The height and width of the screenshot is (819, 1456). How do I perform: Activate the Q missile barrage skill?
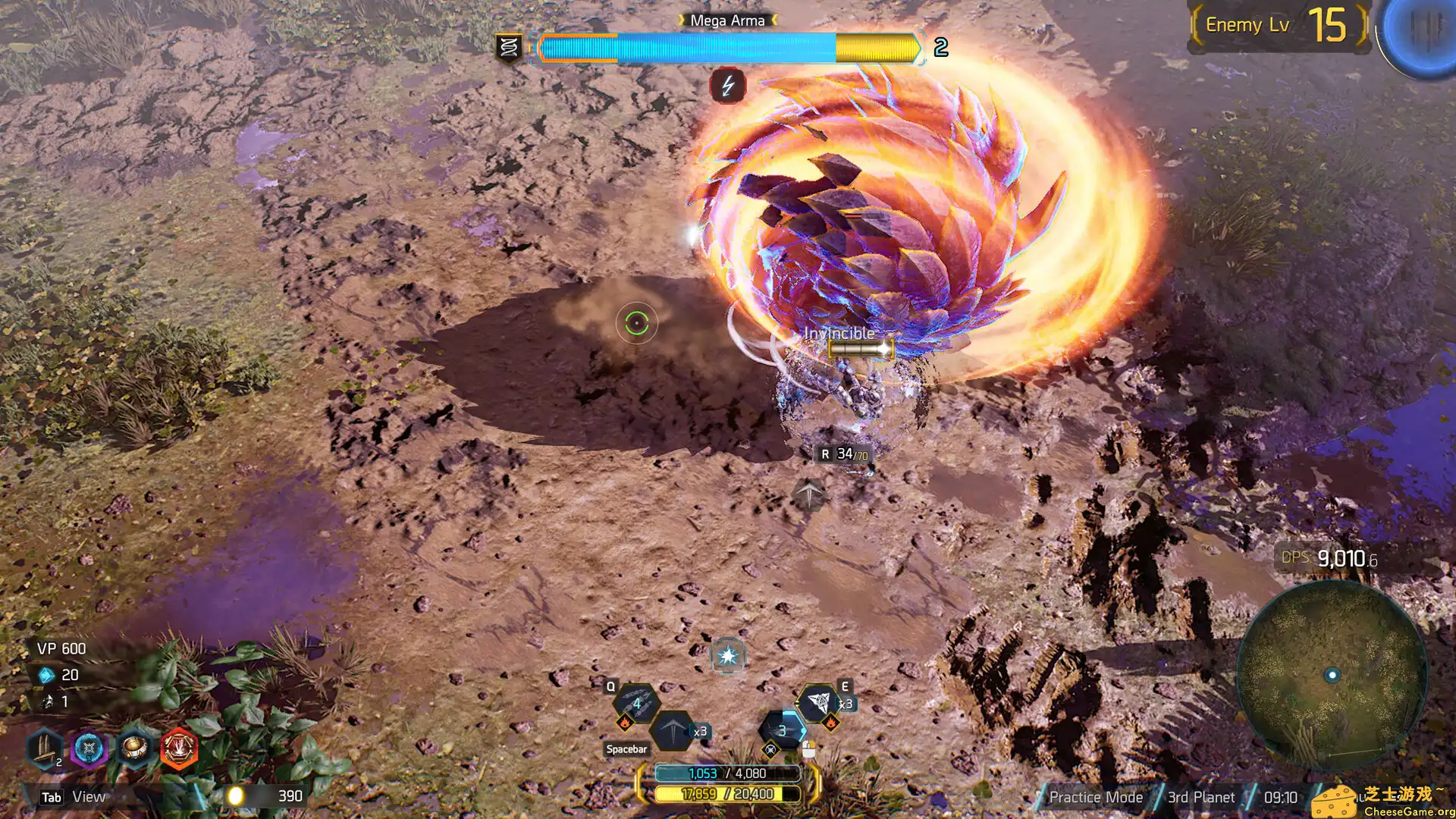coord(636,703)
